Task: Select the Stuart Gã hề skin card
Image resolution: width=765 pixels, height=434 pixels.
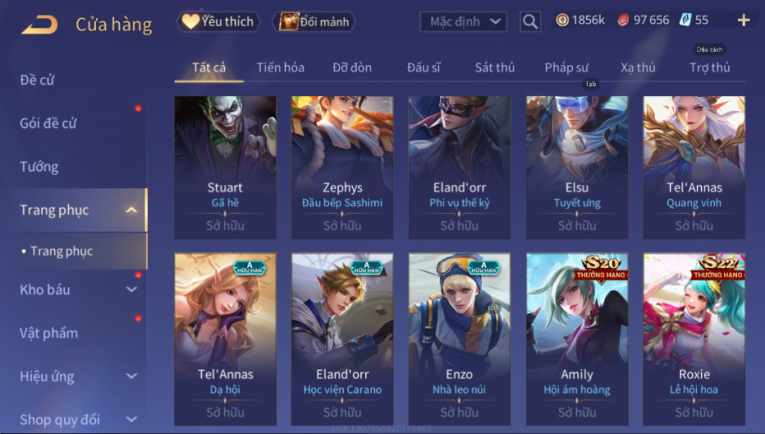Action: (x=225, y=165)
